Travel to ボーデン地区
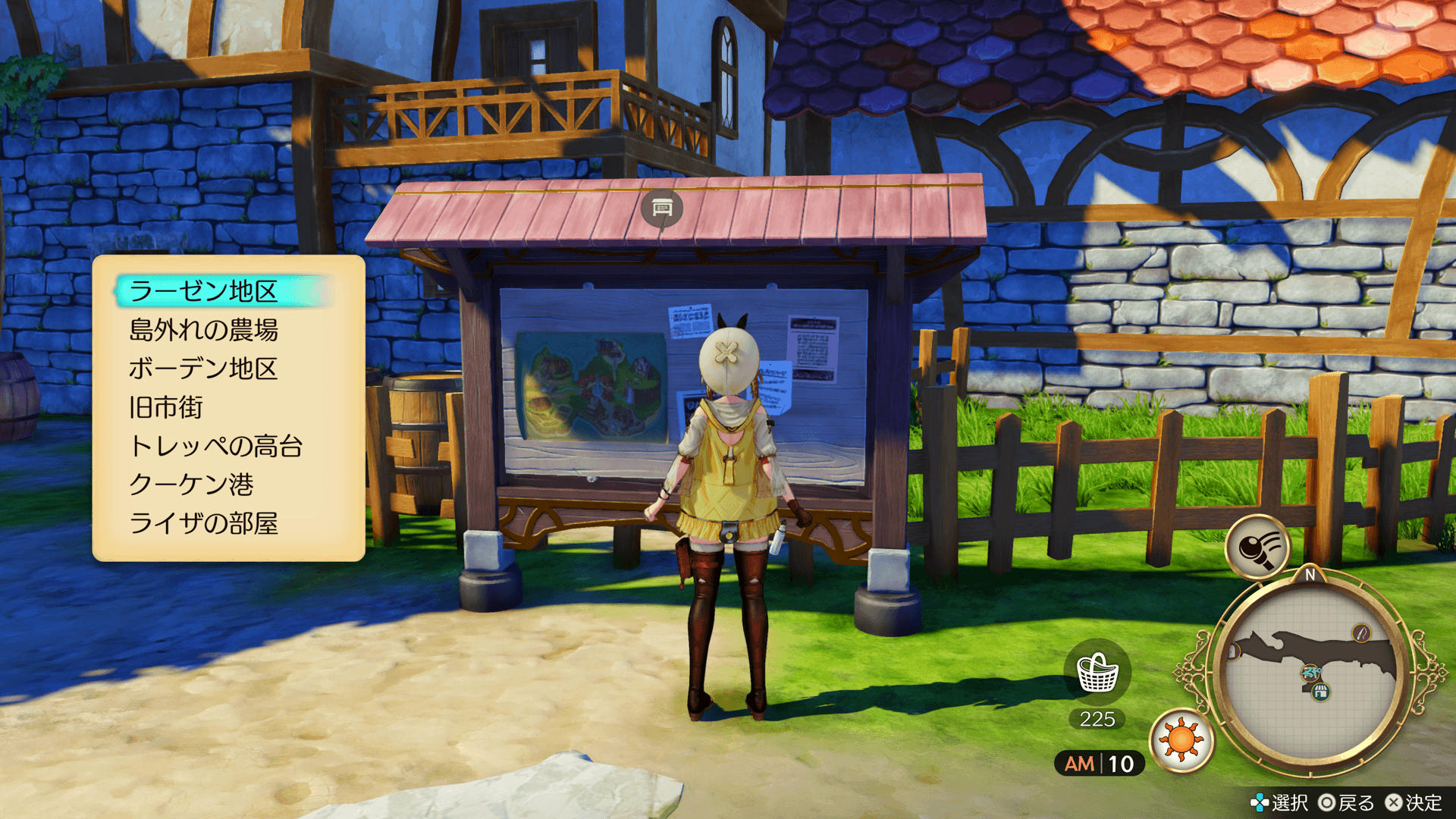The height and width of the screenshot is (819, 1456). [x=203, y=369]
